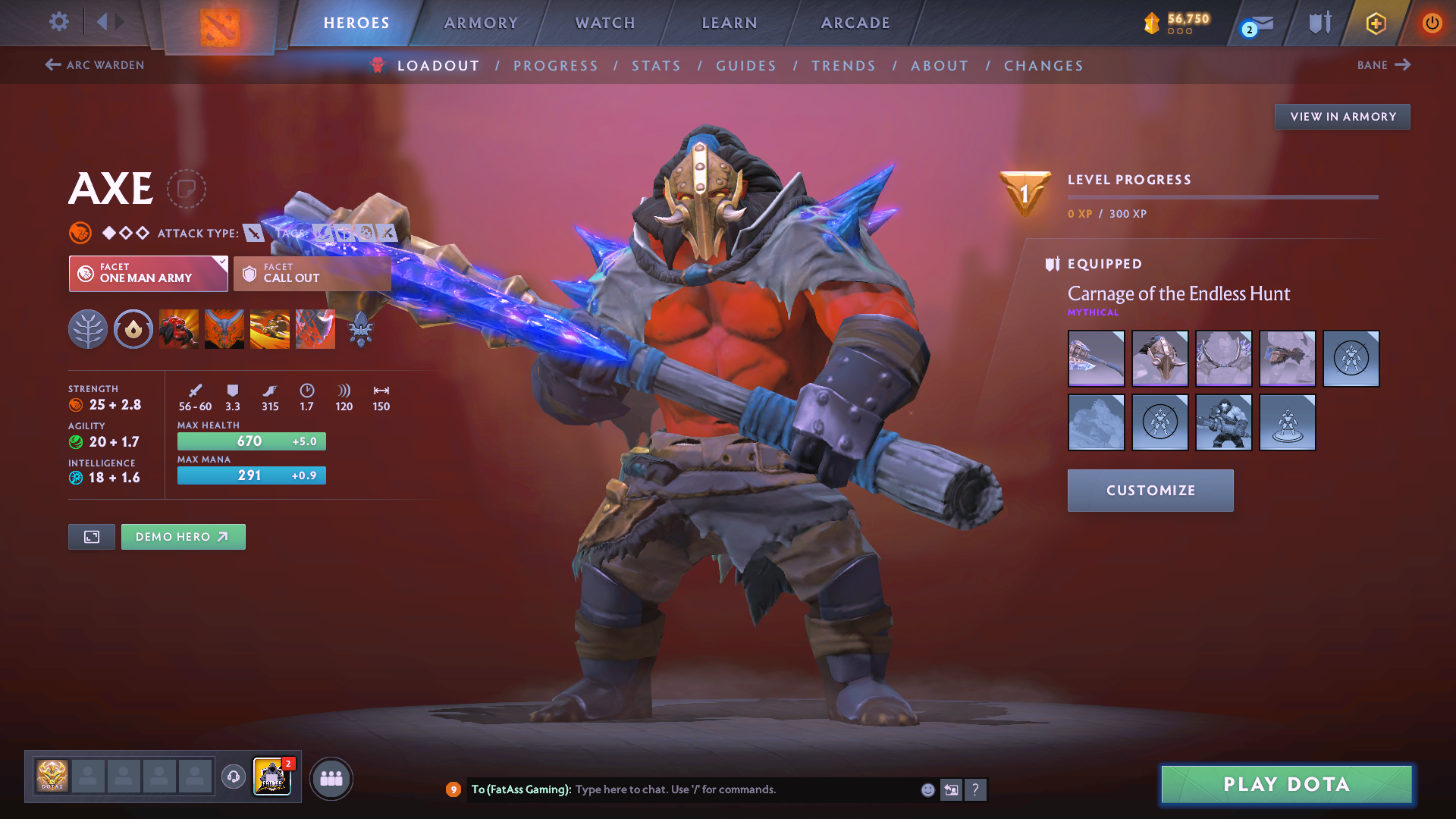Open the Arcade tab
Screen dimensions: 1456x819
click(855, 23)
